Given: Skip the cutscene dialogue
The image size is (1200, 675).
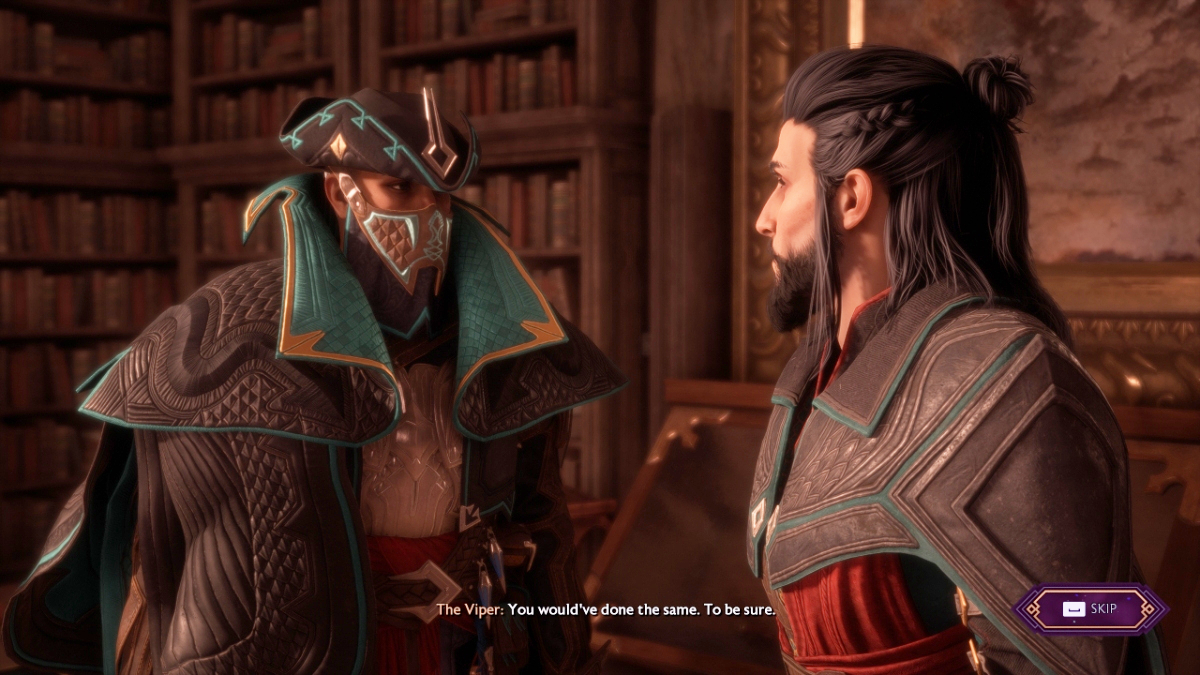Looking at the screenshot, I should pos(1091,609).
